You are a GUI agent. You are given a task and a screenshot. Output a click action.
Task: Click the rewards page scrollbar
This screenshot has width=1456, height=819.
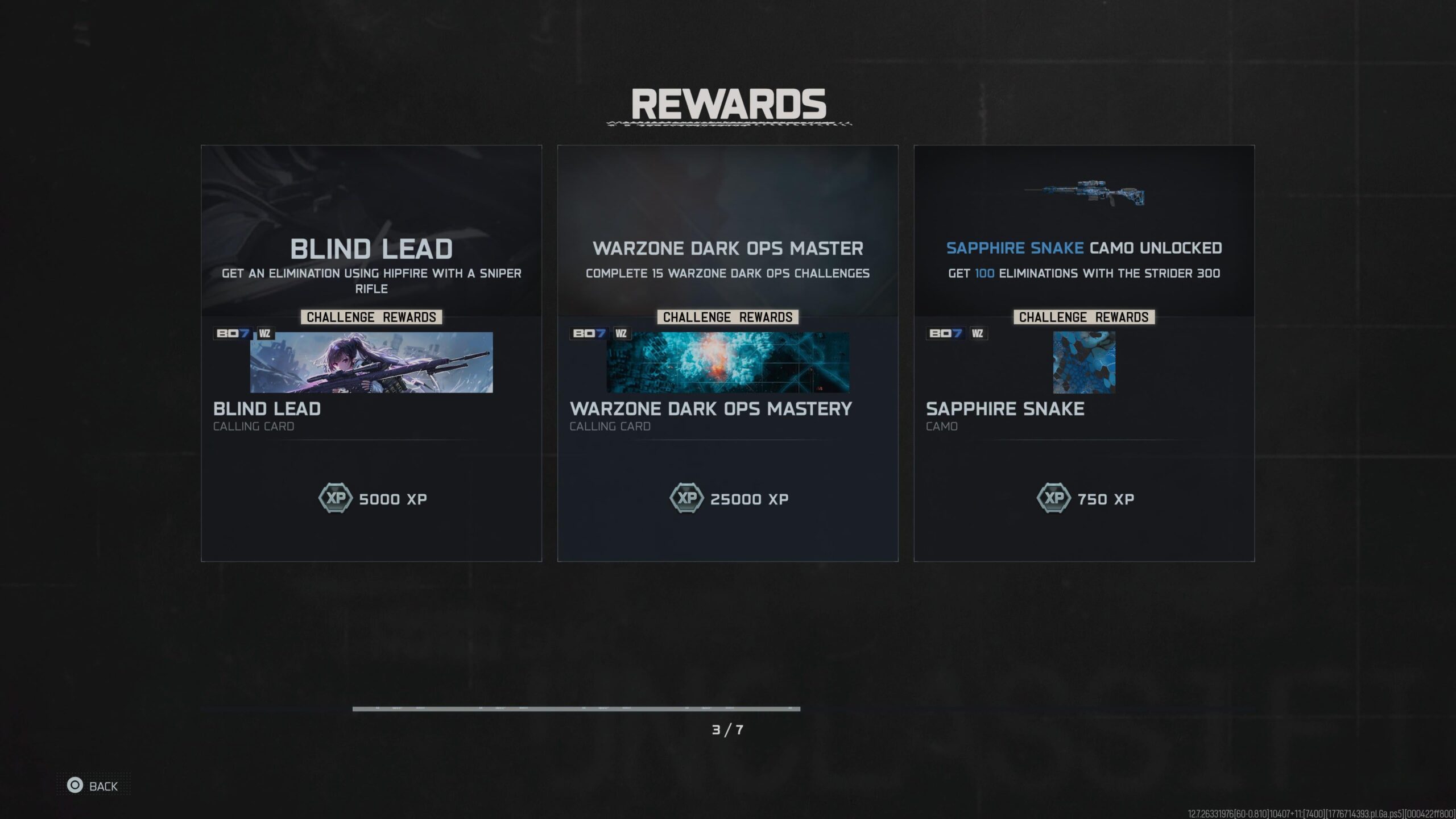click(576, 709)
